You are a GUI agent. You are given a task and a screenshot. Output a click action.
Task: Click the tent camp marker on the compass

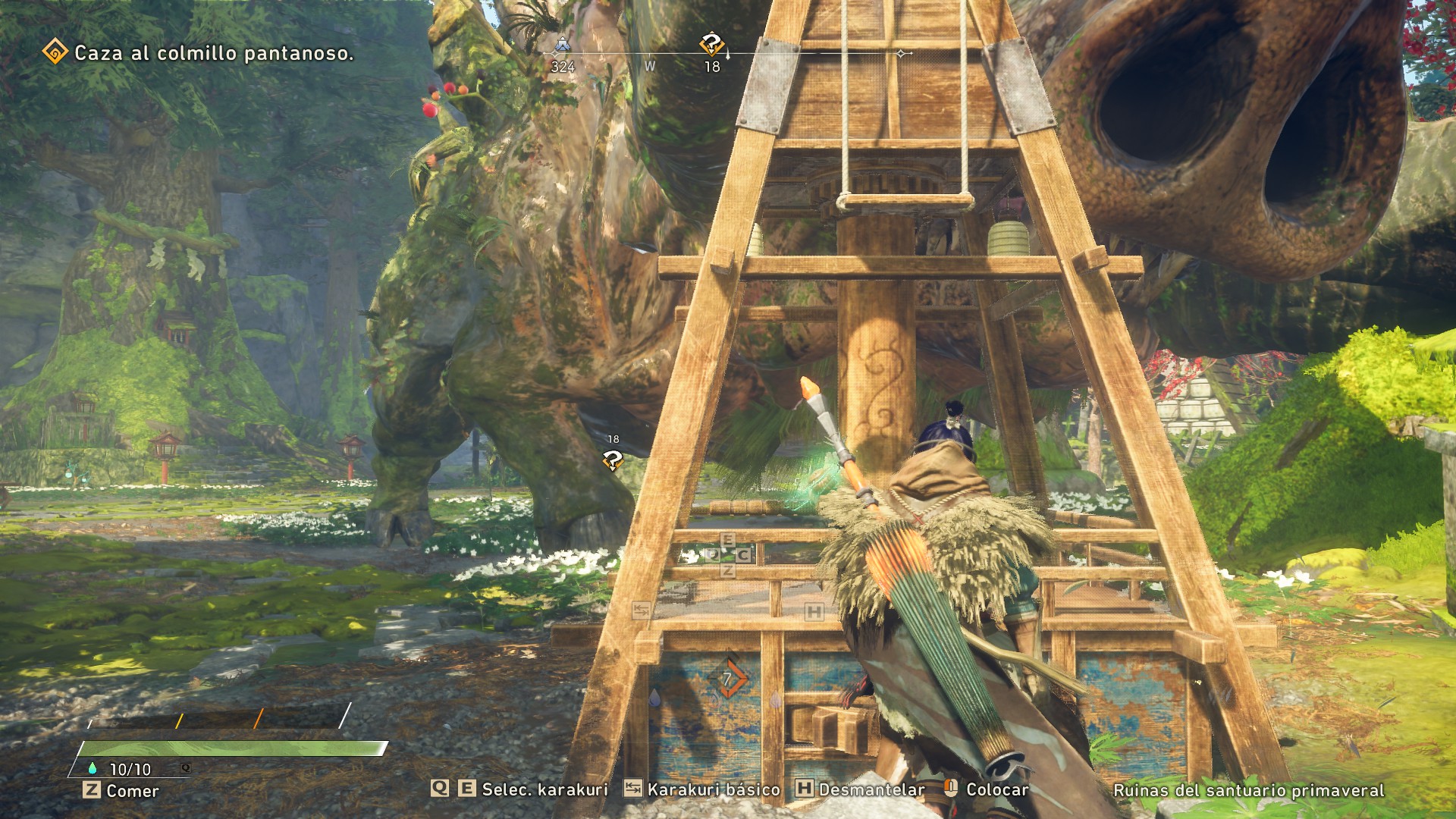pyautogui.click(x=562, y=45)
